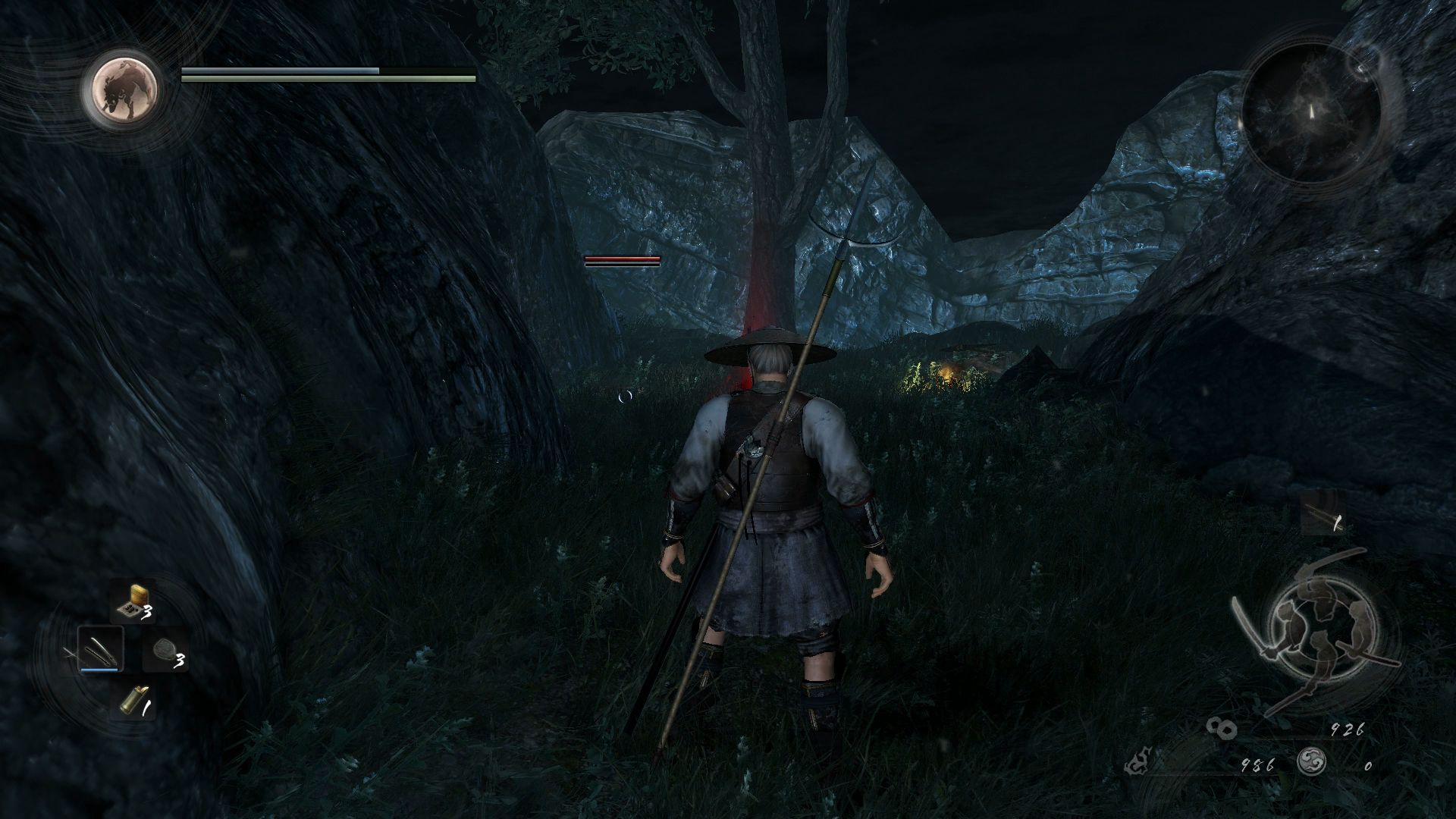Use the grey stone shortcut item
Image resolution: width=1456 pixels, height=819 pixels.
tap(164, 651)
